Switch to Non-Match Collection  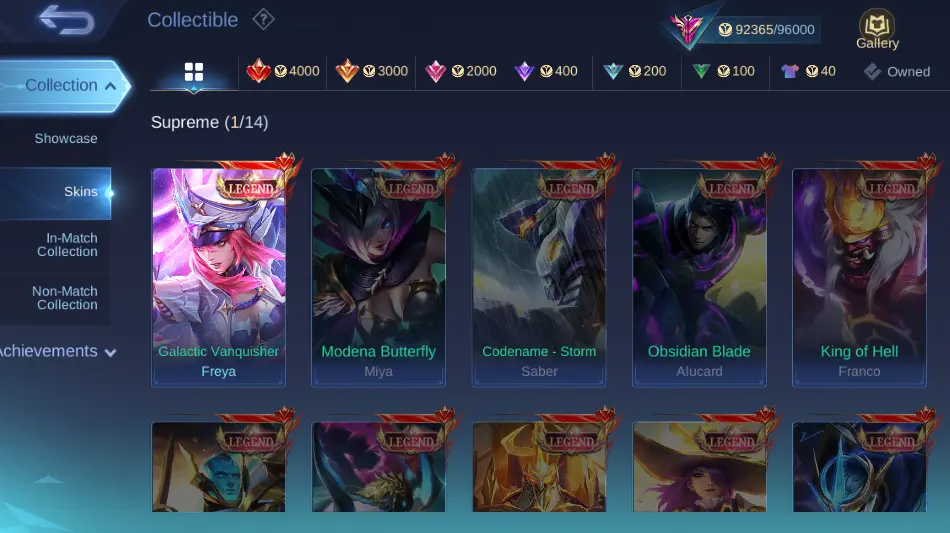65,298
